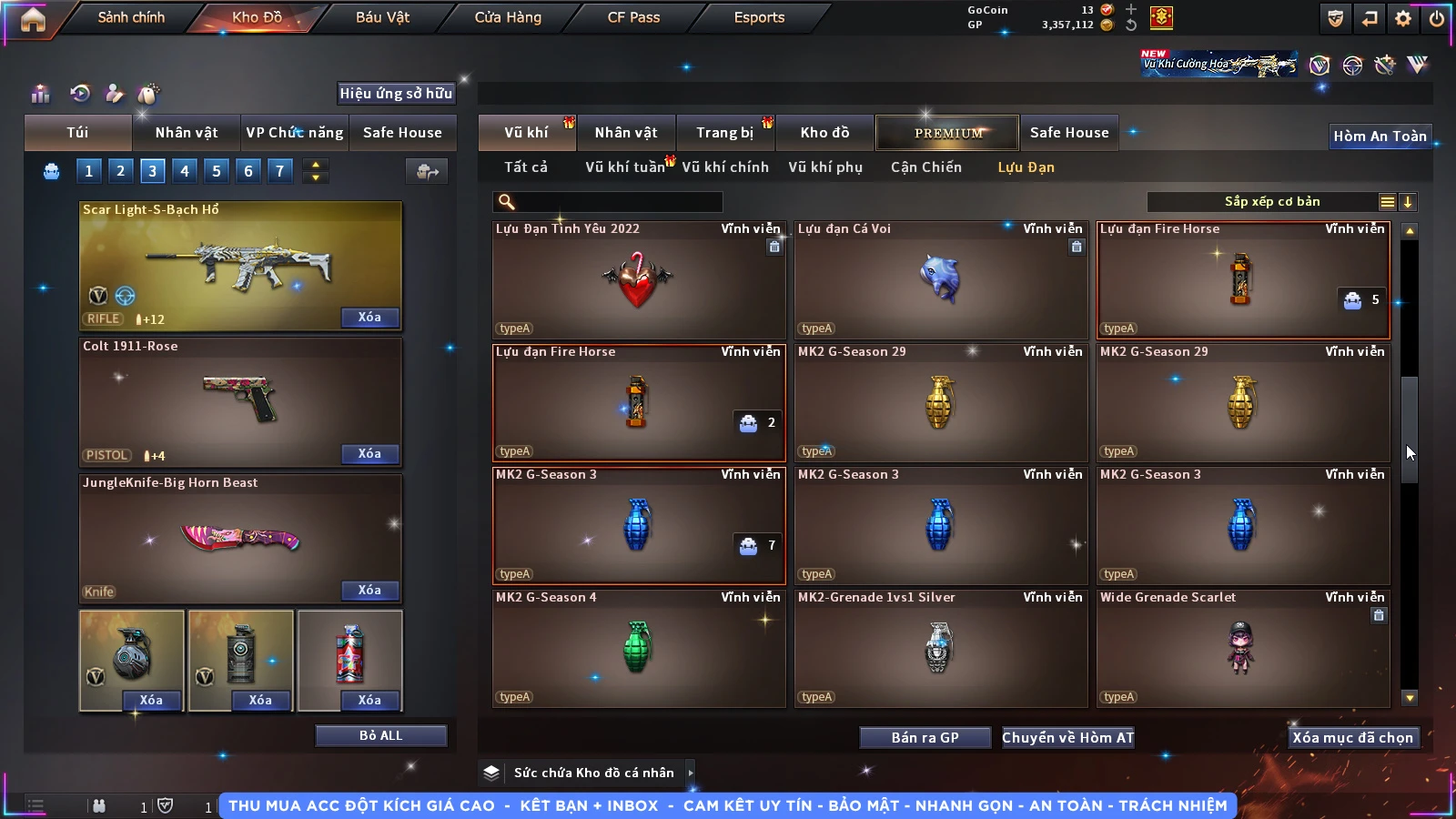This screenshot has height=819, width=1456.
Task: Open the CF Pass menu
Action: tap(633, 17)
